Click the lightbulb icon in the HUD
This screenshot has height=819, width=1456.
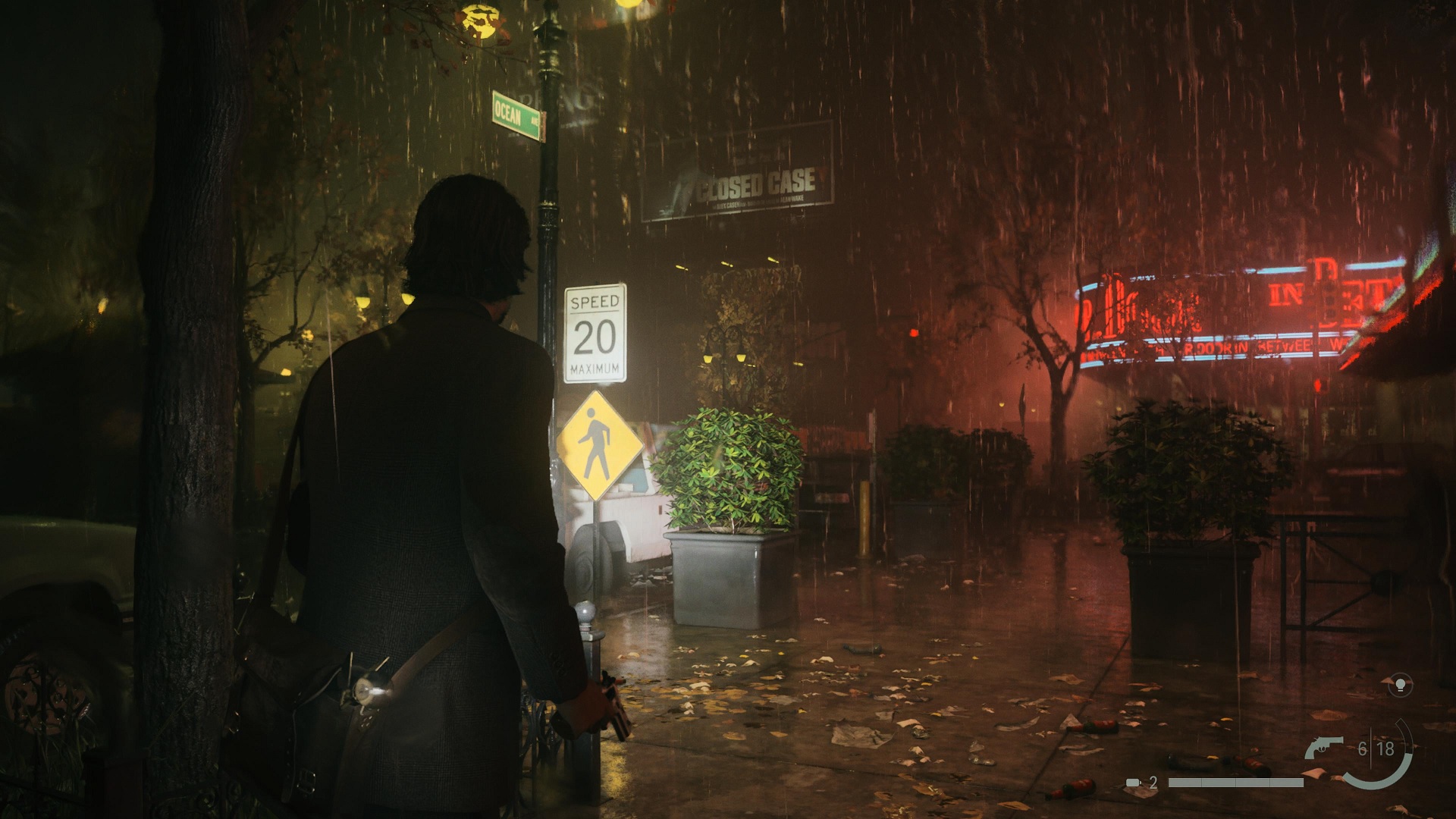1399,685
